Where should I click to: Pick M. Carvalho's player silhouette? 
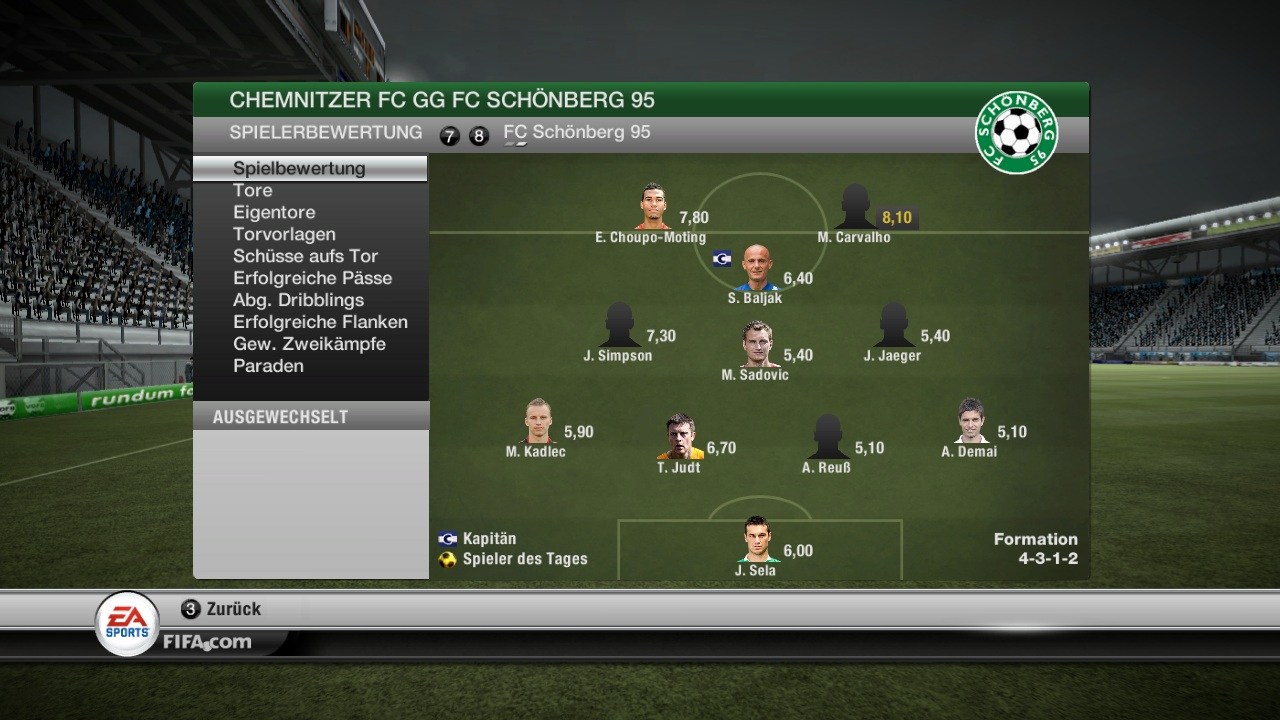click(x=854, y=207)
